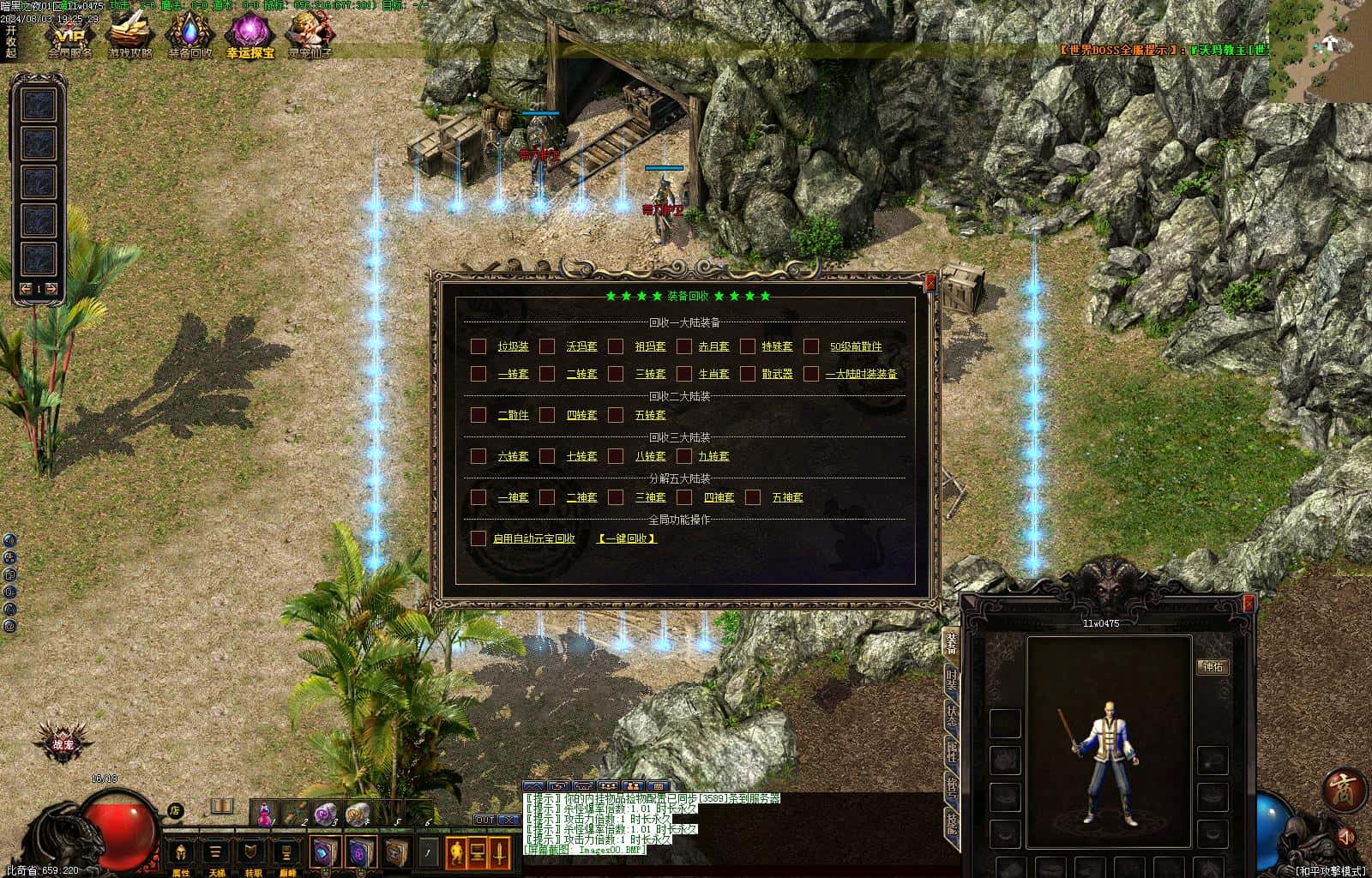Open the 属性 helmet button

click(x=181, y=852)
